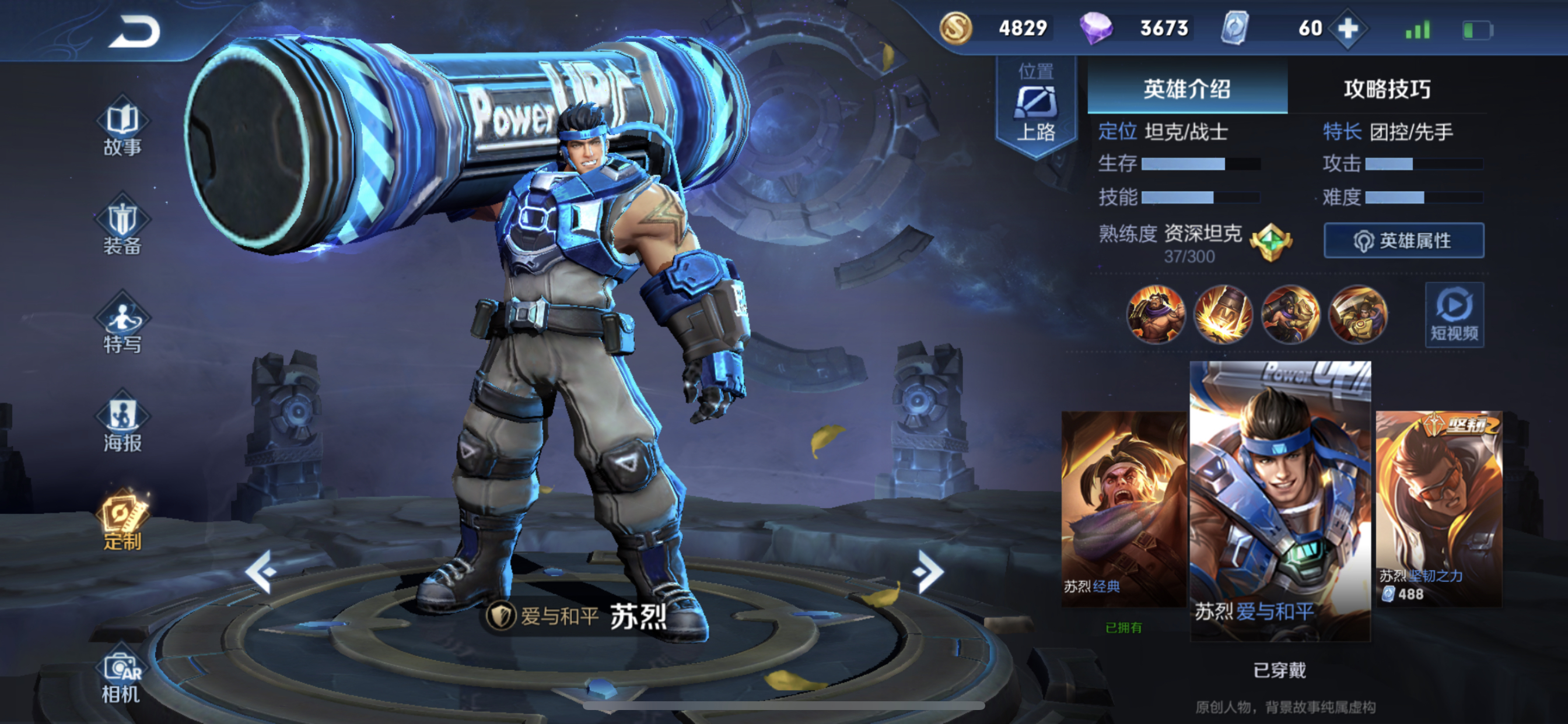This screenshot has height=724, width=1568.
Task: Add more vouchers with the plus button
Action: pos(1347,28)
